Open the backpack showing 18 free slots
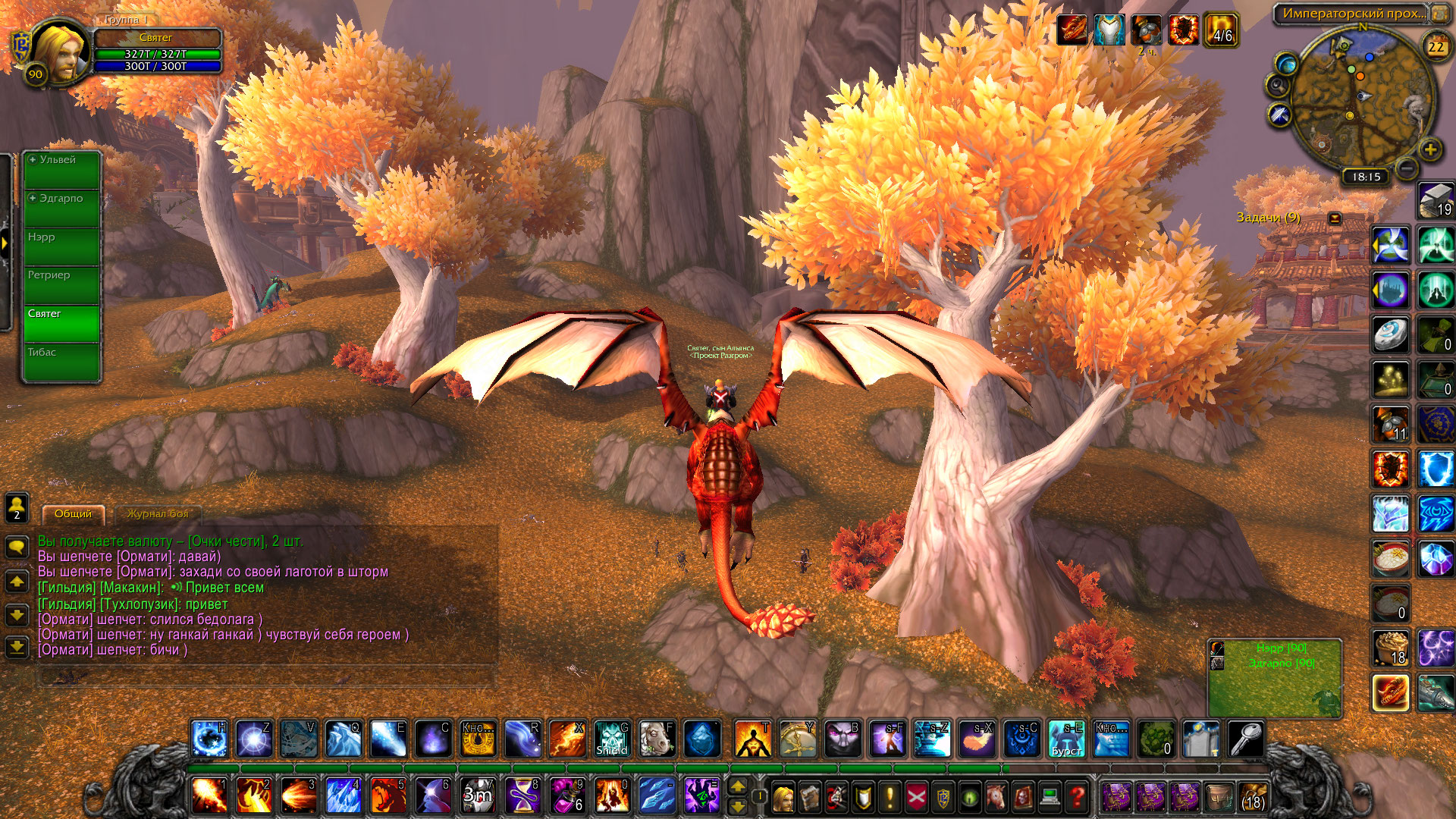This screenshot has width=1456, height=819. 1253,797
